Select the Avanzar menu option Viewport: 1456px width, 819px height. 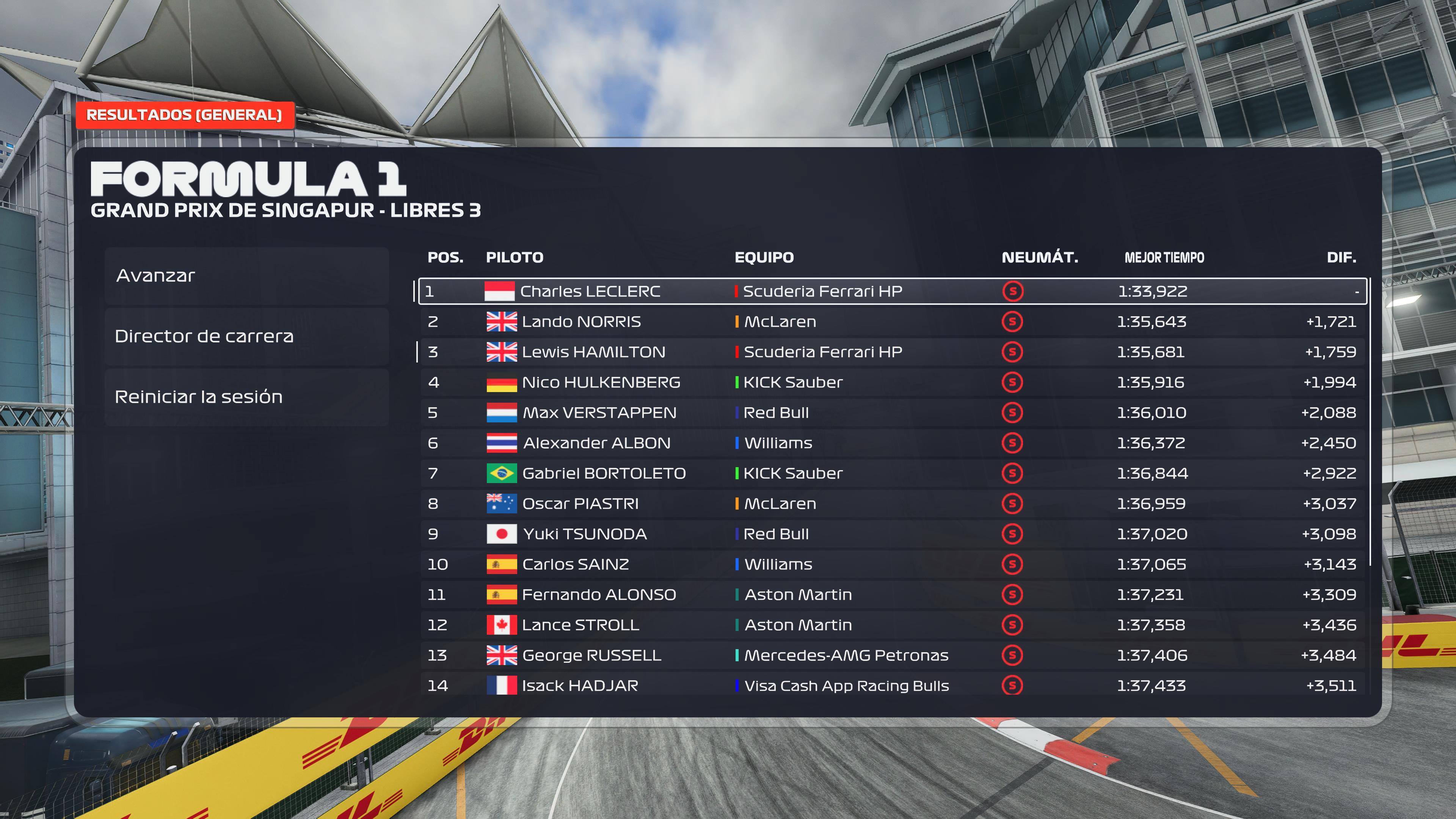246,276
